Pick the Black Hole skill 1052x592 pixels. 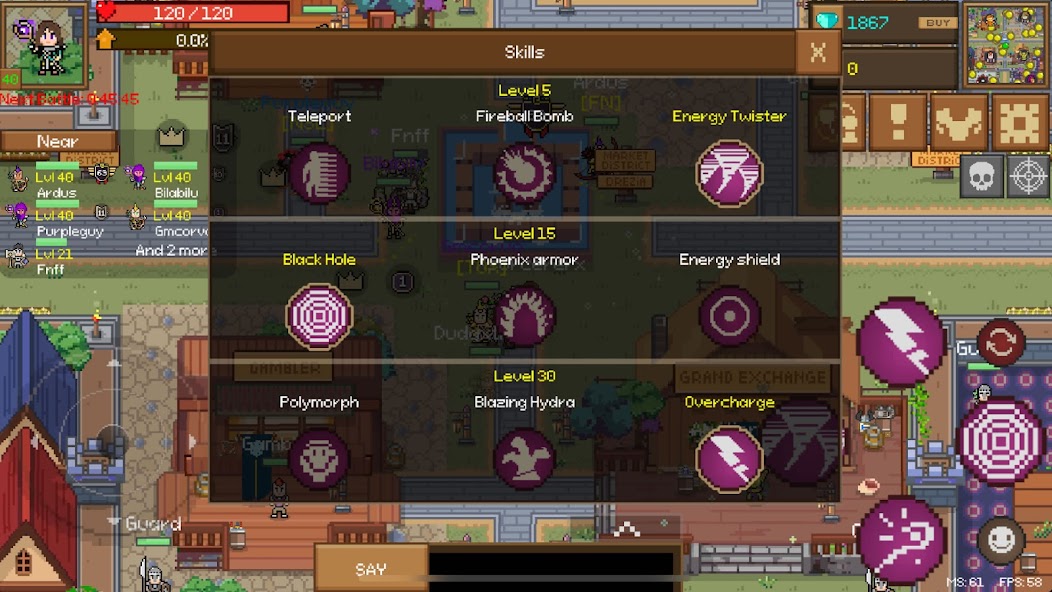coord(319,316)
